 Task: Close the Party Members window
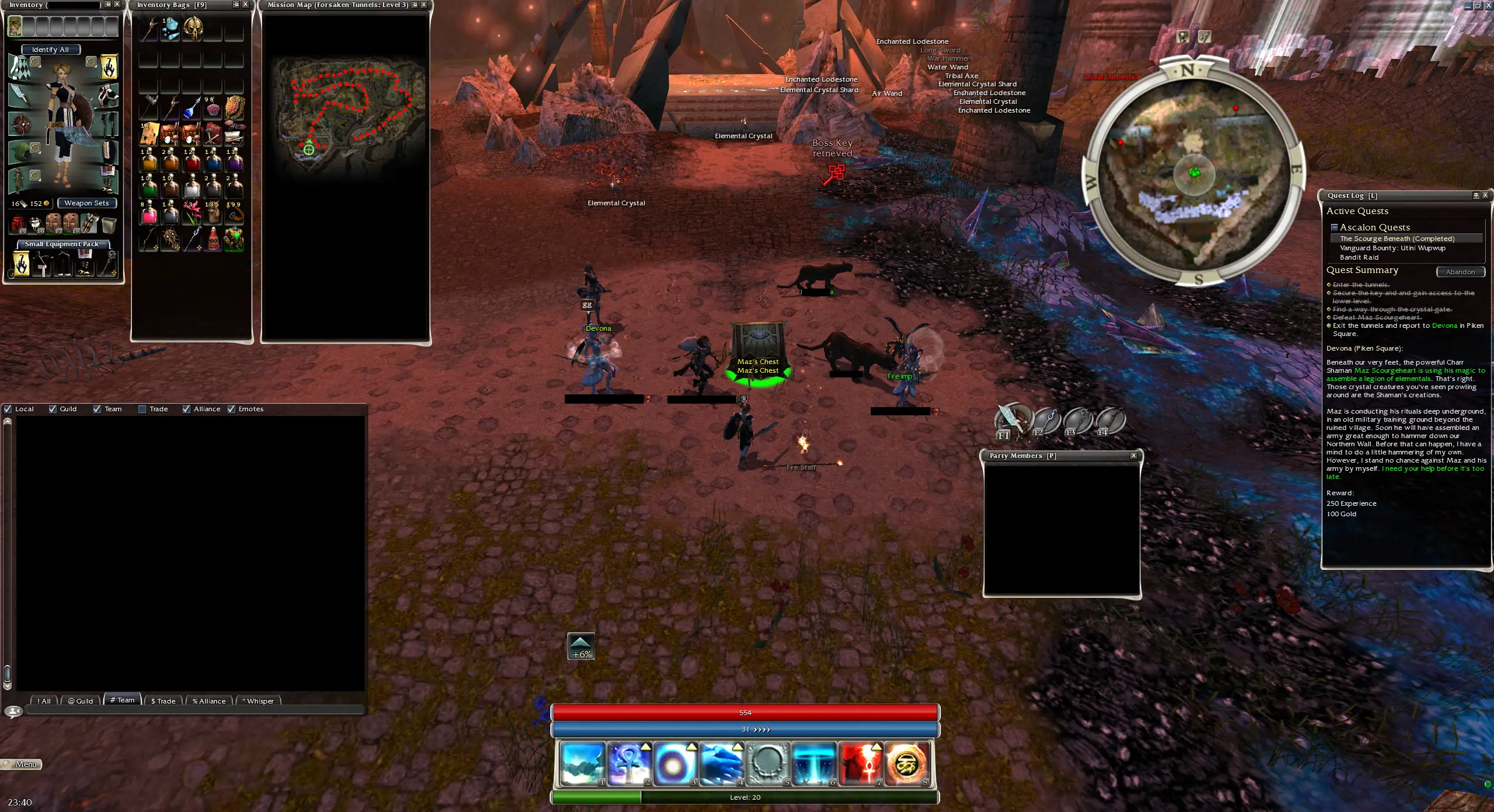(1133, 456)
